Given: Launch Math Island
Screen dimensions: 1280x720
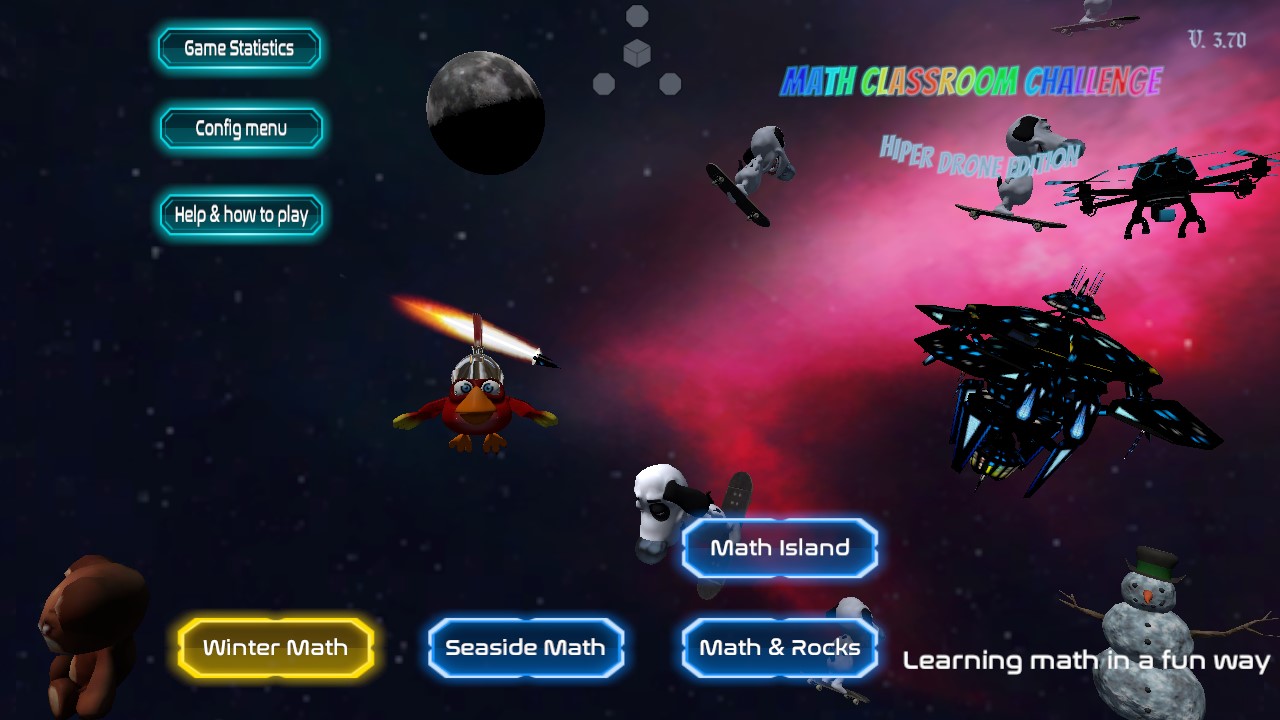Looking at the screenshot, I should click(779, 547).
